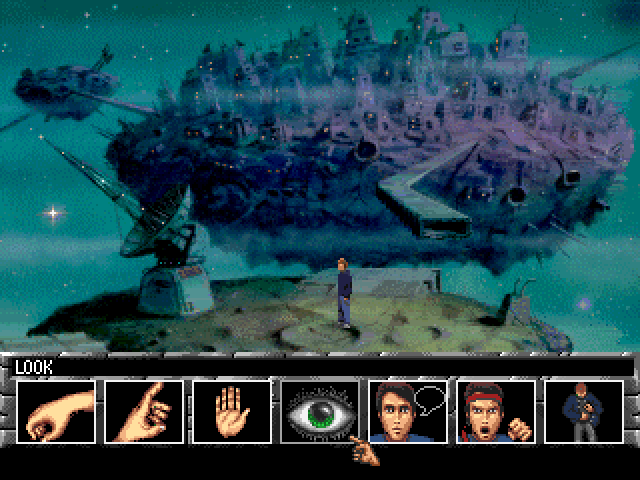Choose the pointing finger action icon

click(x=144, y=411)
